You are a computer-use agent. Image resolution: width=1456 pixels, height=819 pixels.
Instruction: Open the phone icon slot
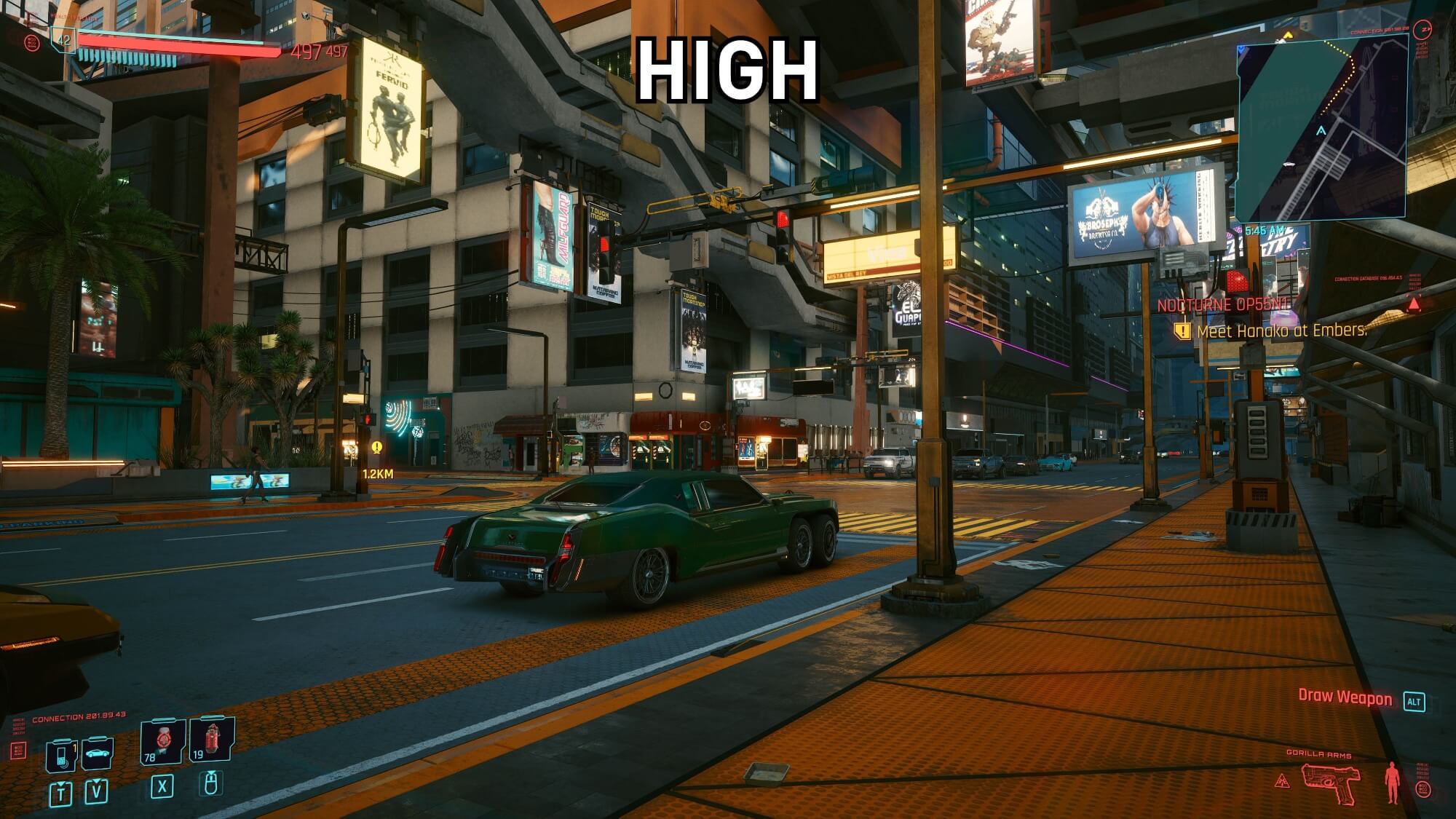click(60, 755)
